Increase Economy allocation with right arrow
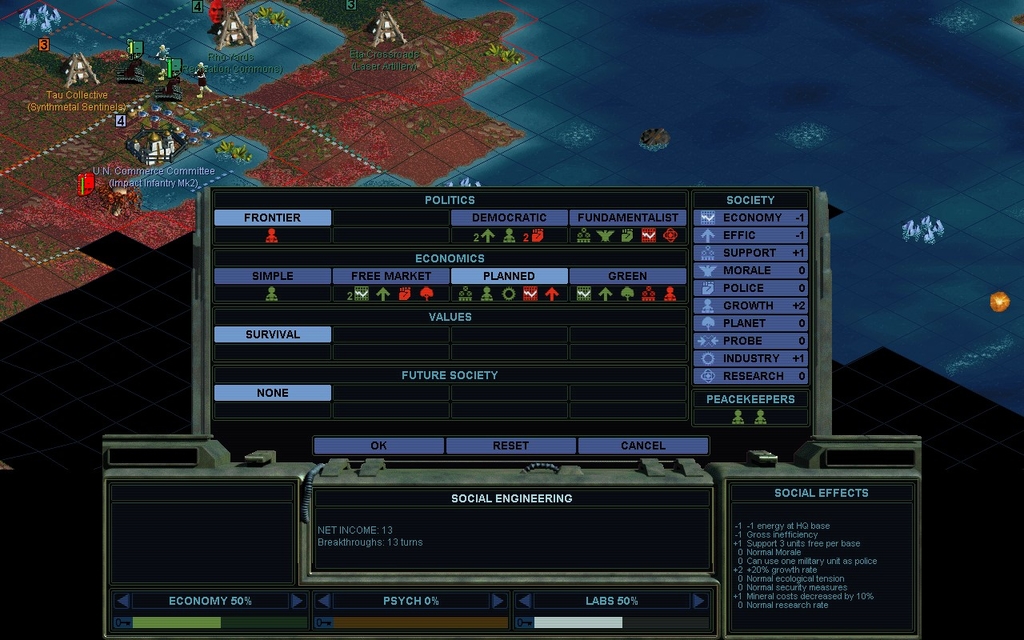Image resolution: width=1024 pixels, height=640 pixels. click(297, 601)
